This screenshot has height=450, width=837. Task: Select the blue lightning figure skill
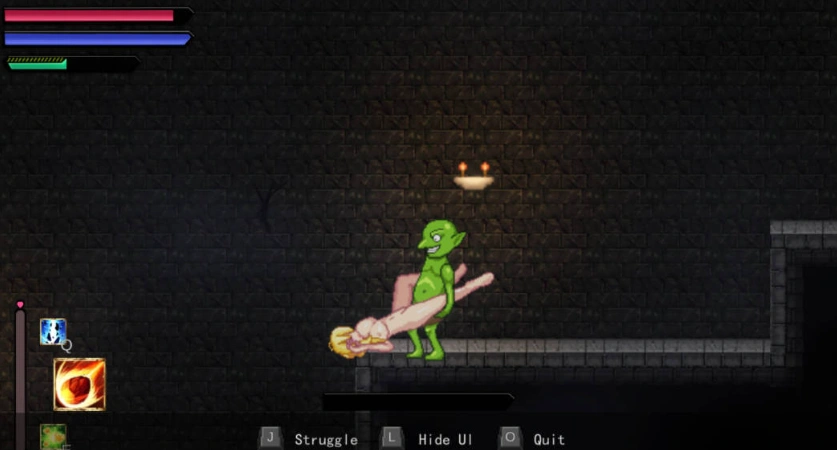(x=53, y=332)
